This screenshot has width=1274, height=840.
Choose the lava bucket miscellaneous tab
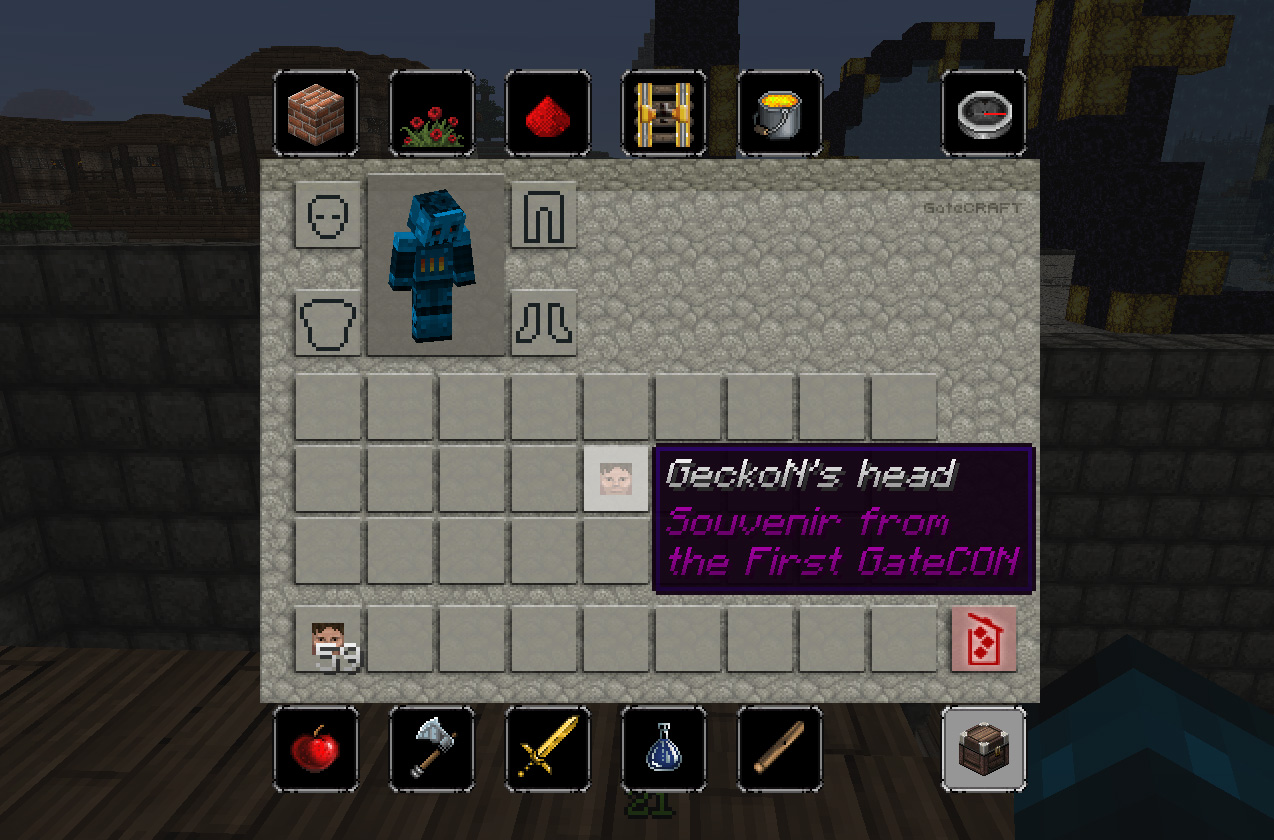click(x=780, y=113)
